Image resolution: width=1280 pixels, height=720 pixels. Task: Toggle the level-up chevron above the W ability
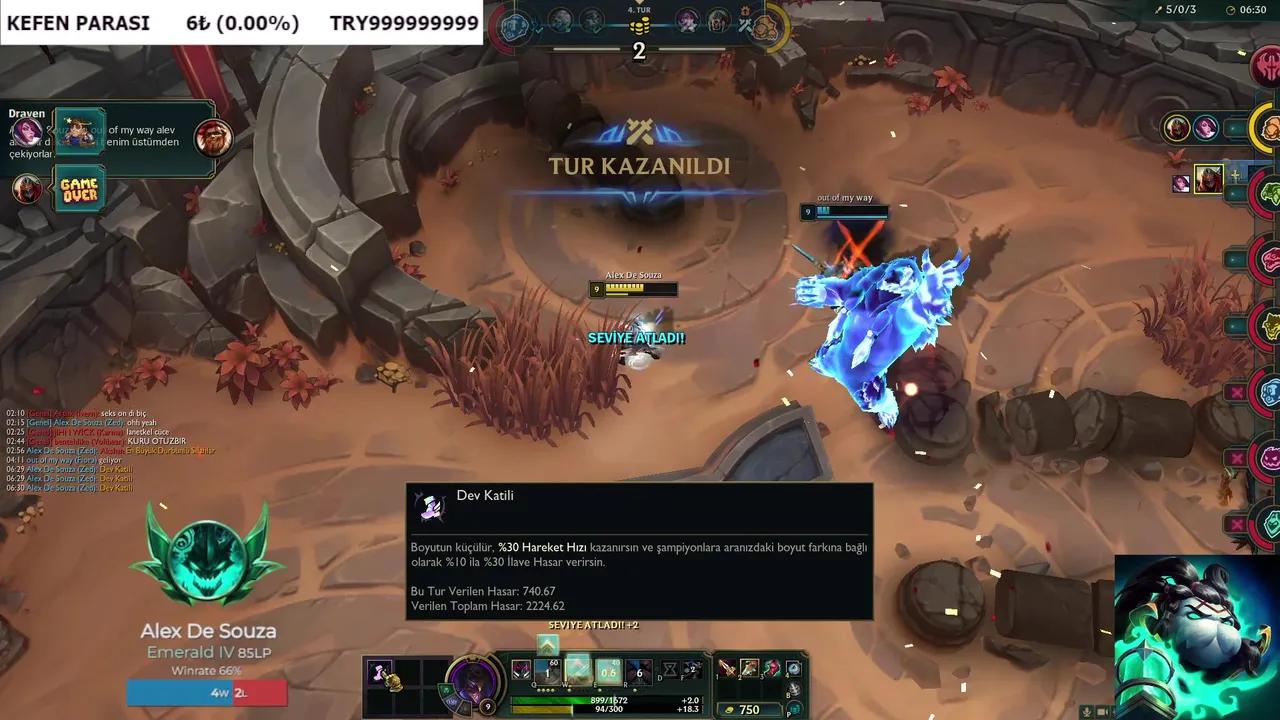(x=548, y=646)
